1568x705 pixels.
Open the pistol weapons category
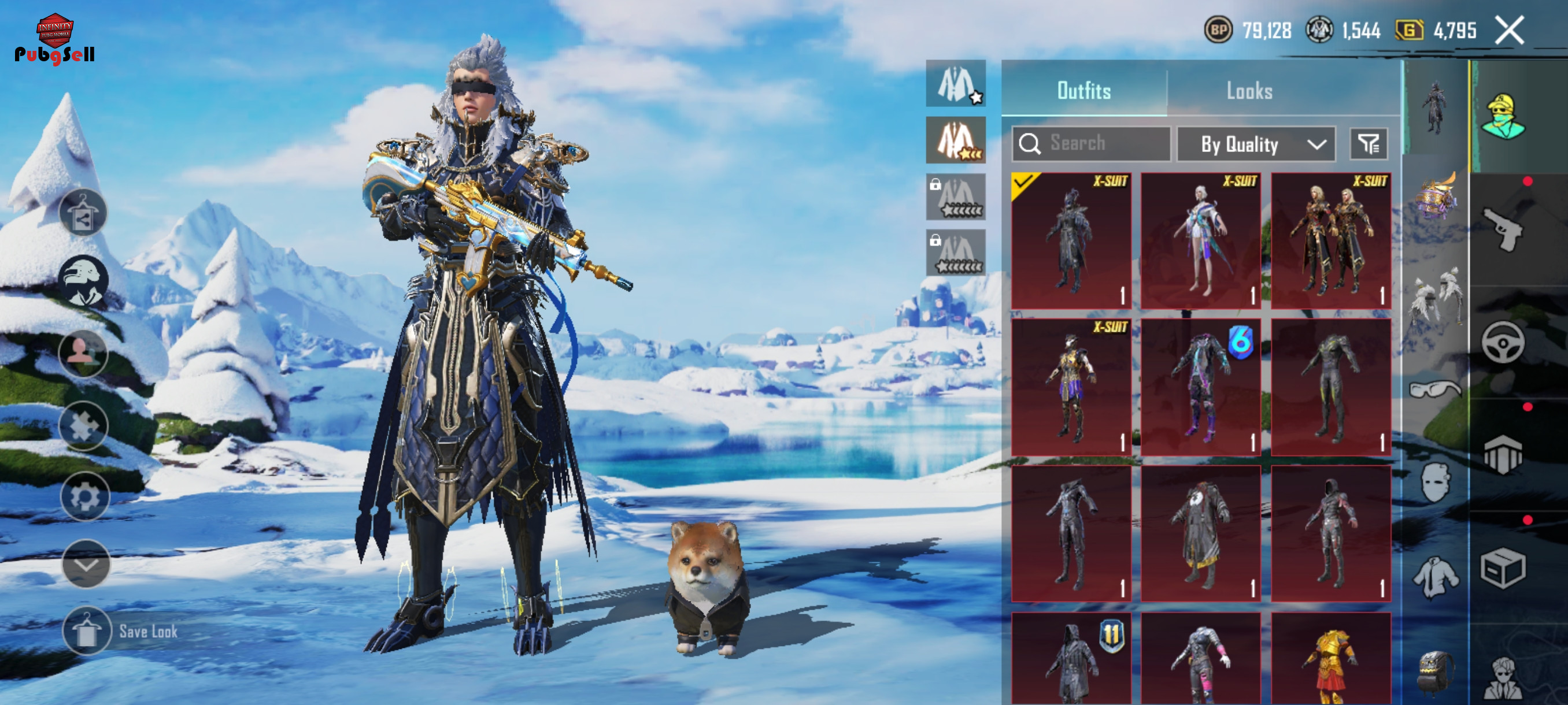[x=1502, y=229]
